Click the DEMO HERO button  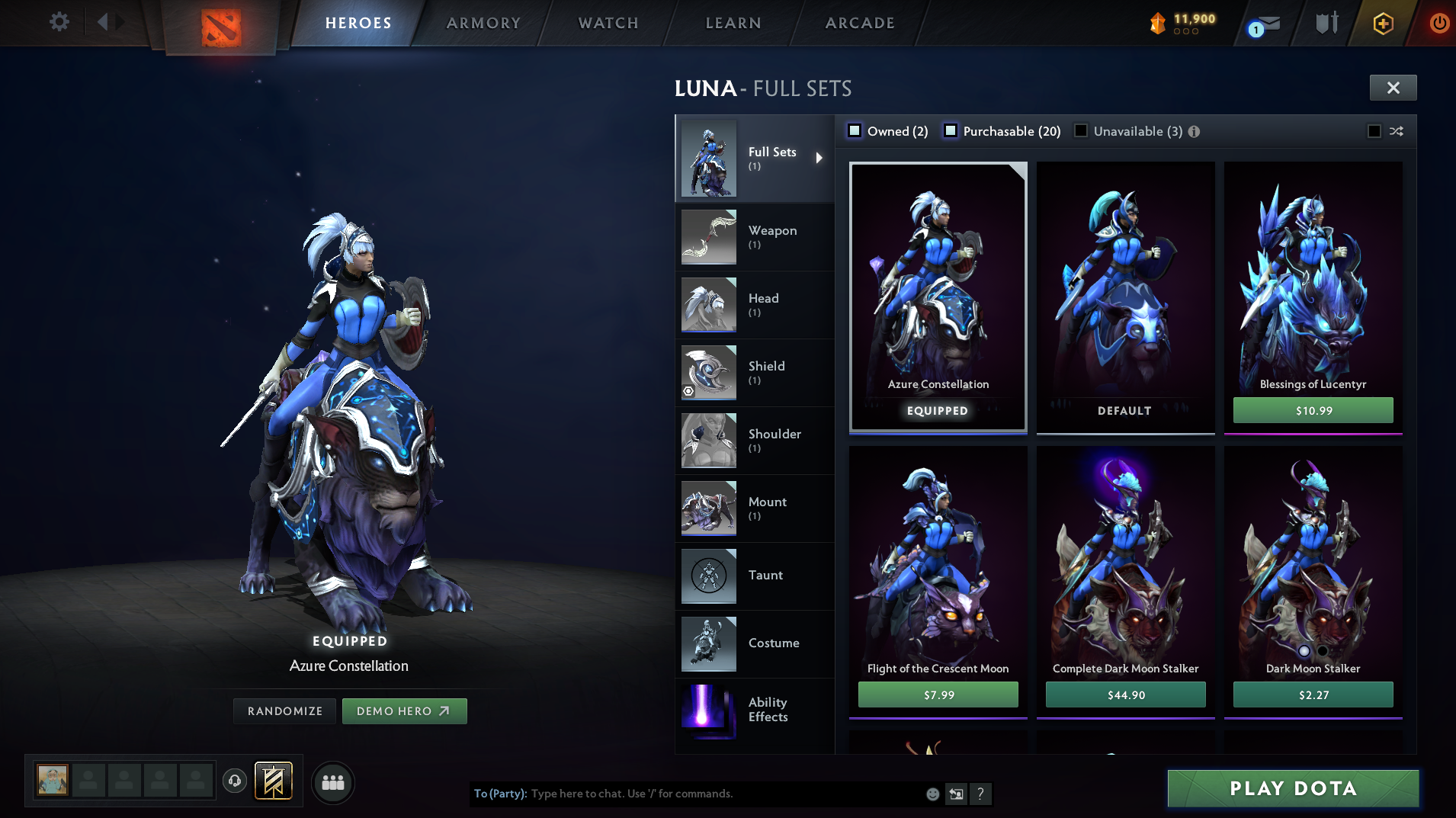pyautogui.click(x=405, y=711)
